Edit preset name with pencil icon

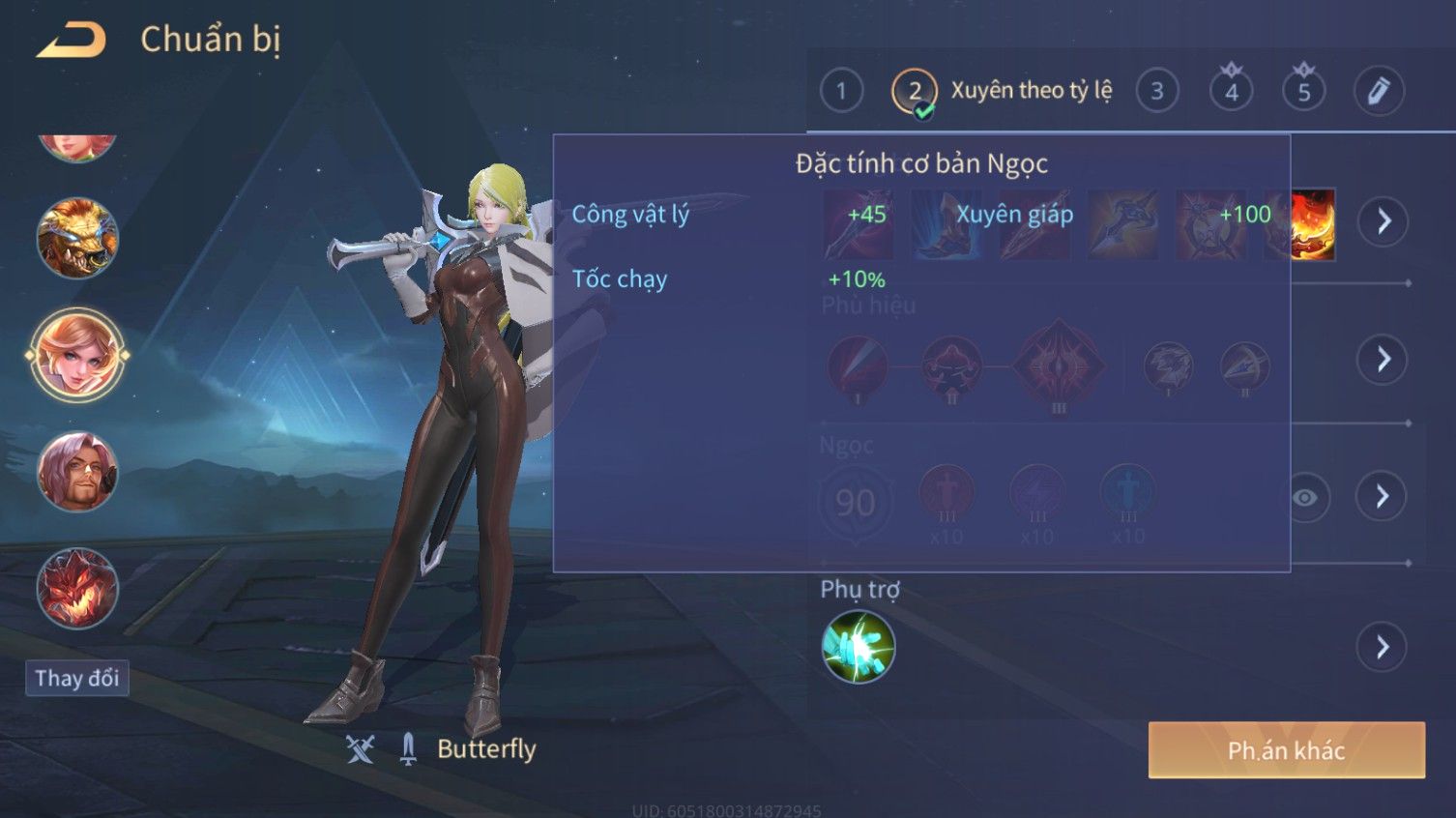(x=1378, y=92)
